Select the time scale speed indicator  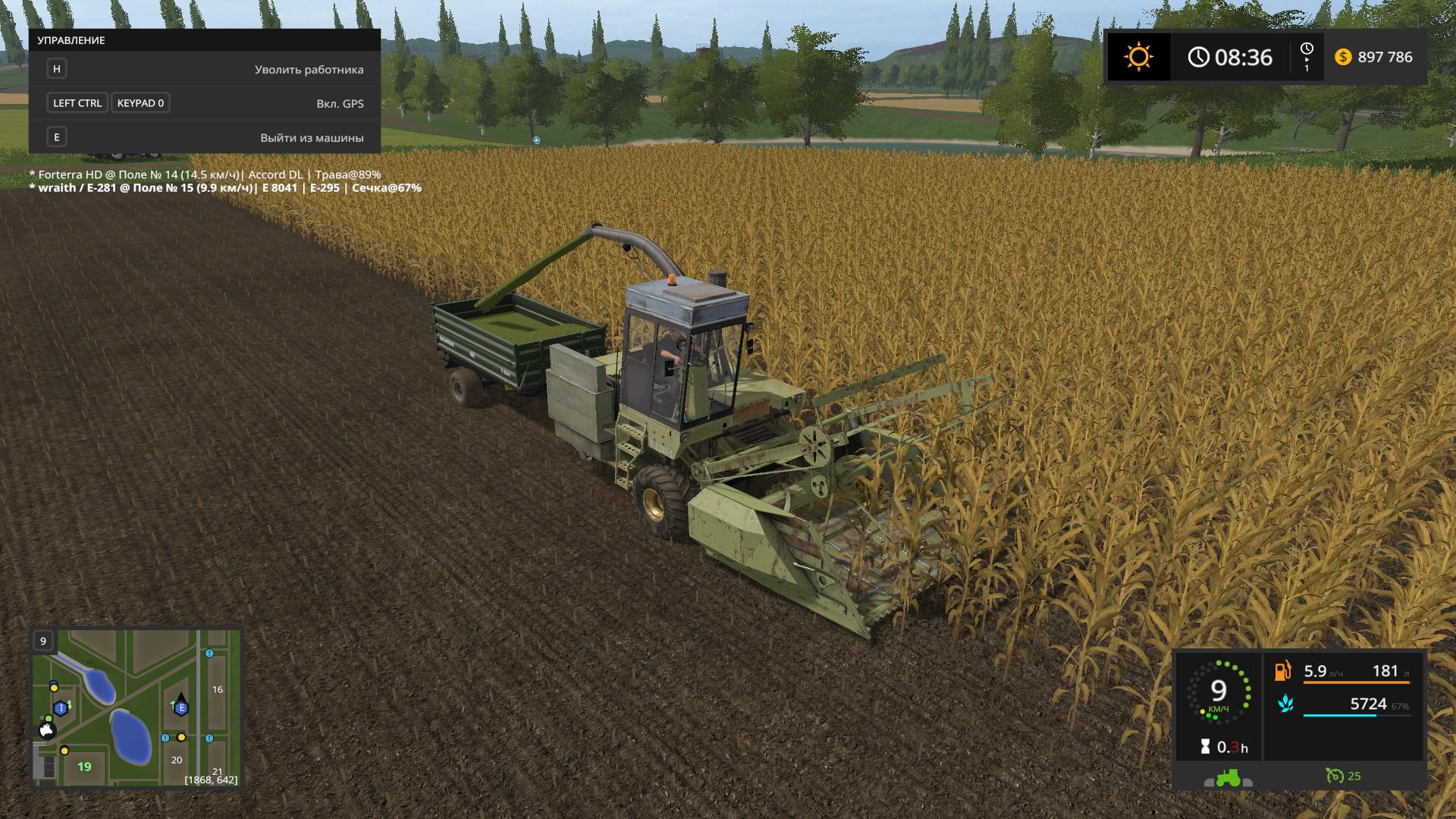(1307, 57)
